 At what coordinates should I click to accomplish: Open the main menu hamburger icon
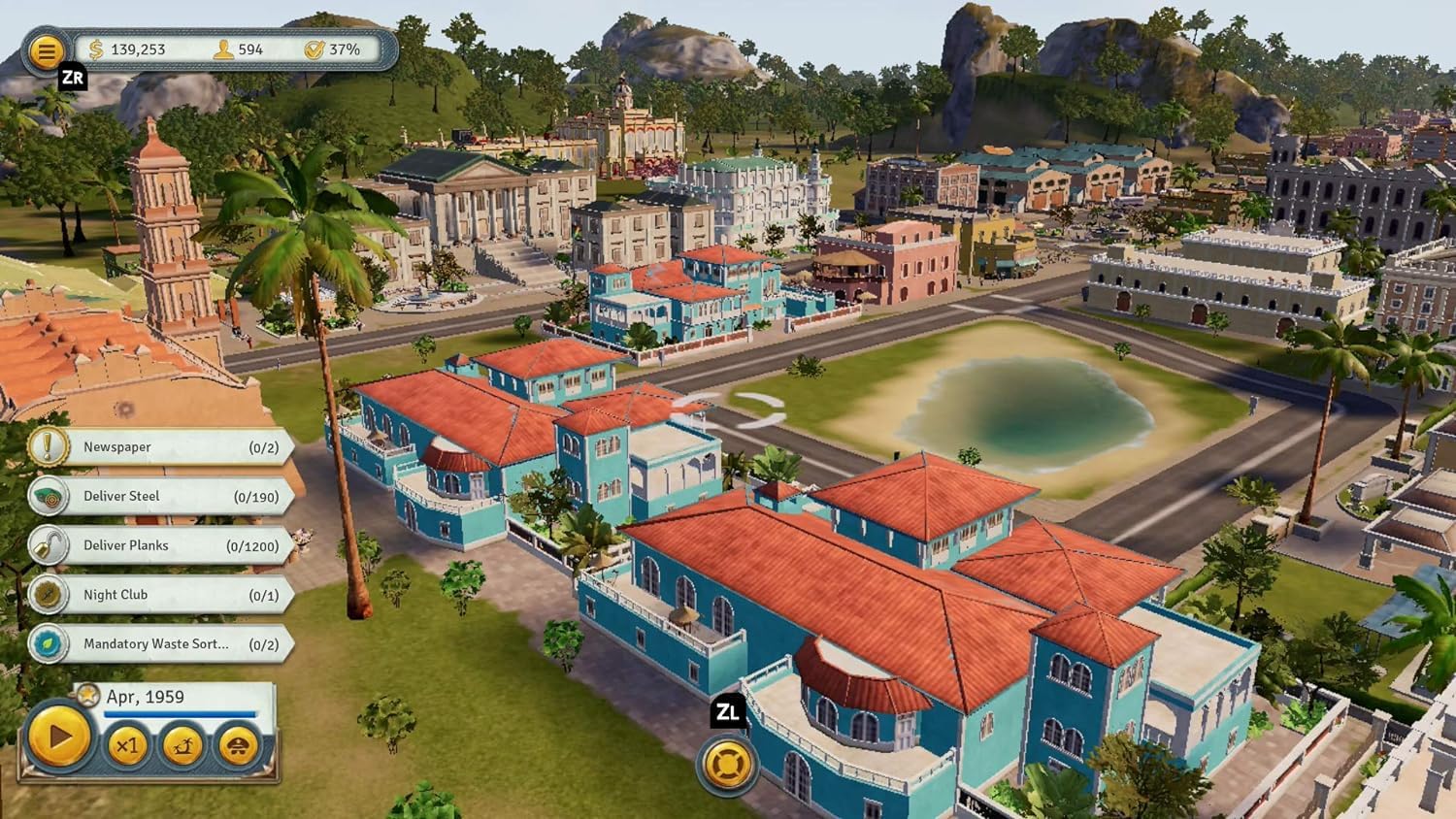(x=45, y=50)
